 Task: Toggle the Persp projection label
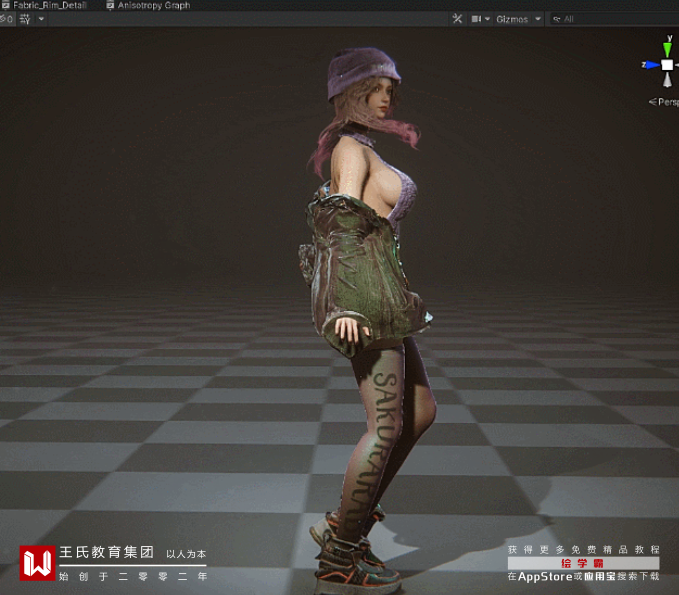tap(666, 101)
